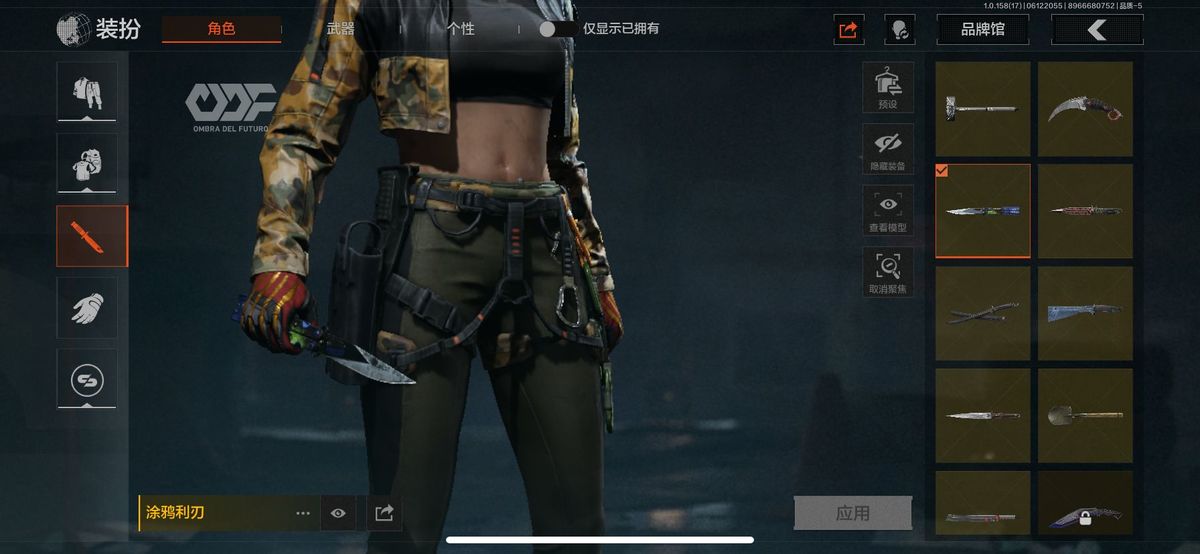Image resolution: width=1200 pixels, height=554 pixels.
Task: Go back with the arrow button
Action: pyautogui.click(x=1097, y=30)
